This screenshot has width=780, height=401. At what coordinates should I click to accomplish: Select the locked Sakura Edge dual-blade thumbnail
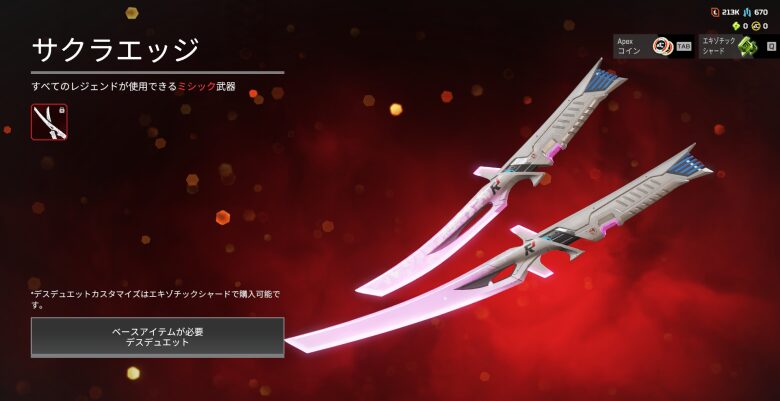click(x=49, y=122)
